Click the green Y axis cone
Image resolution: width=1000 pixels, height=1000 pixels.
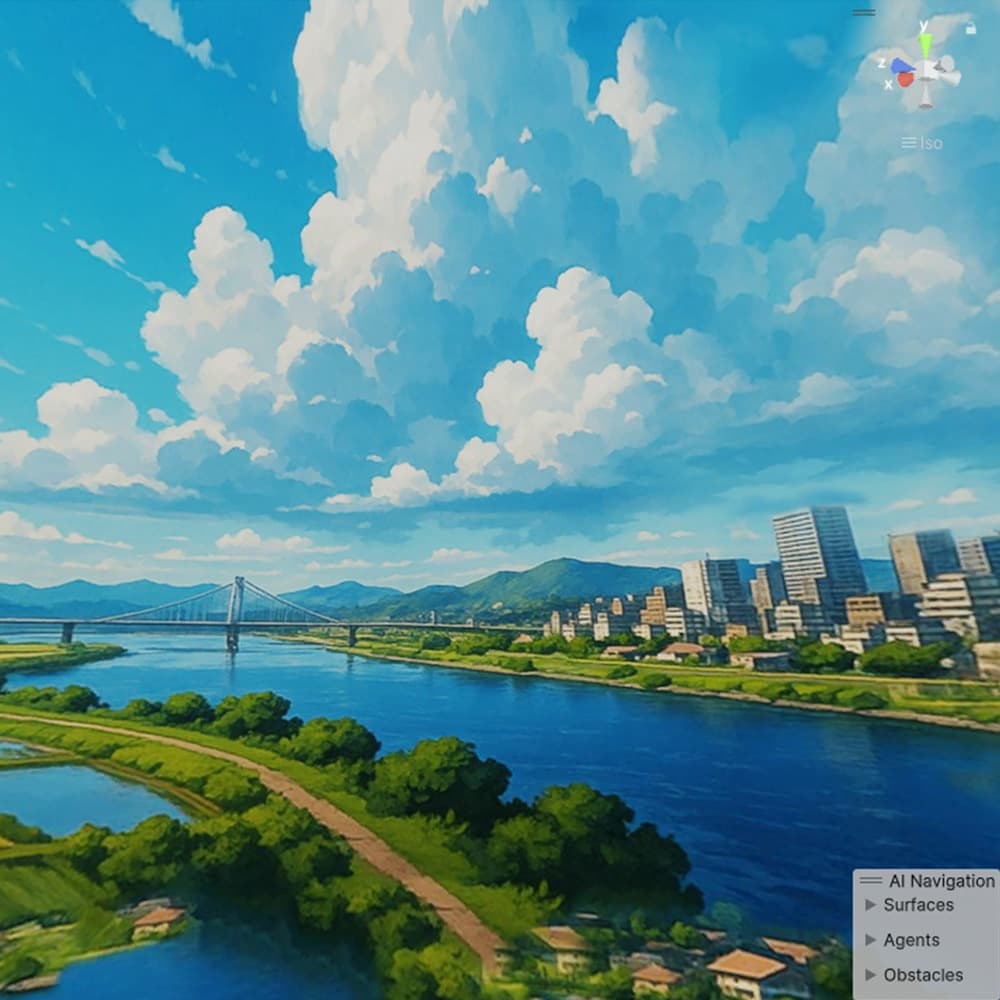(x=925, y=44)
